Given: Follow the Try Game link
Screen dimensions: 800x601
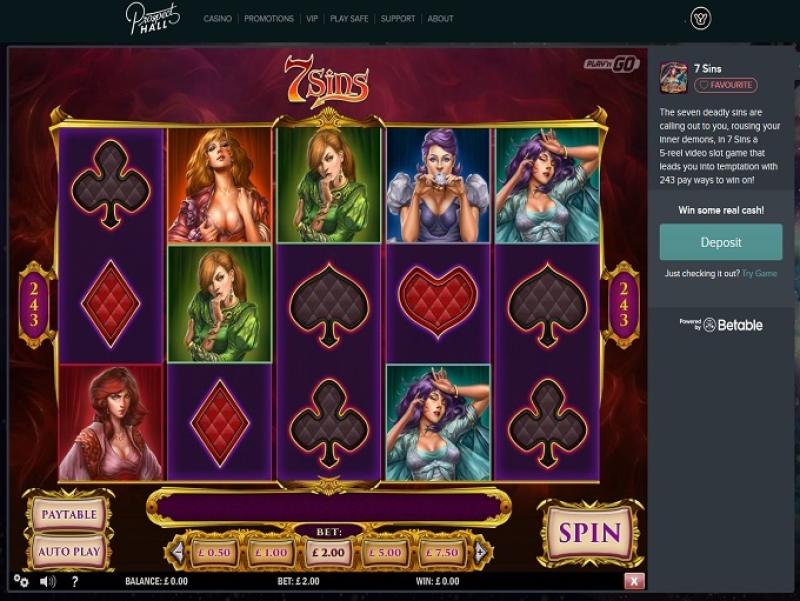Looking at the screenshot, I should pyautogui.click(x=760, y=273).
